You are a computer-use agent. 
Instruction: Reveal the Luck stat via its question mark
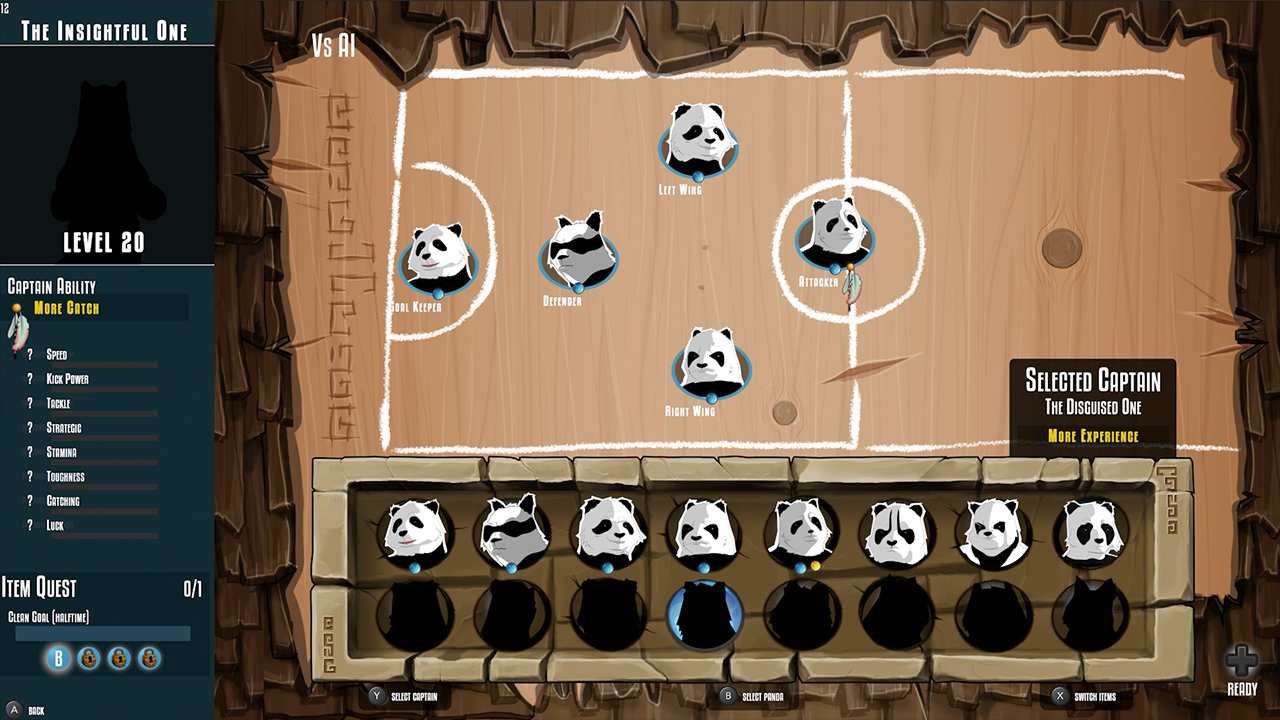click(29, 524)
